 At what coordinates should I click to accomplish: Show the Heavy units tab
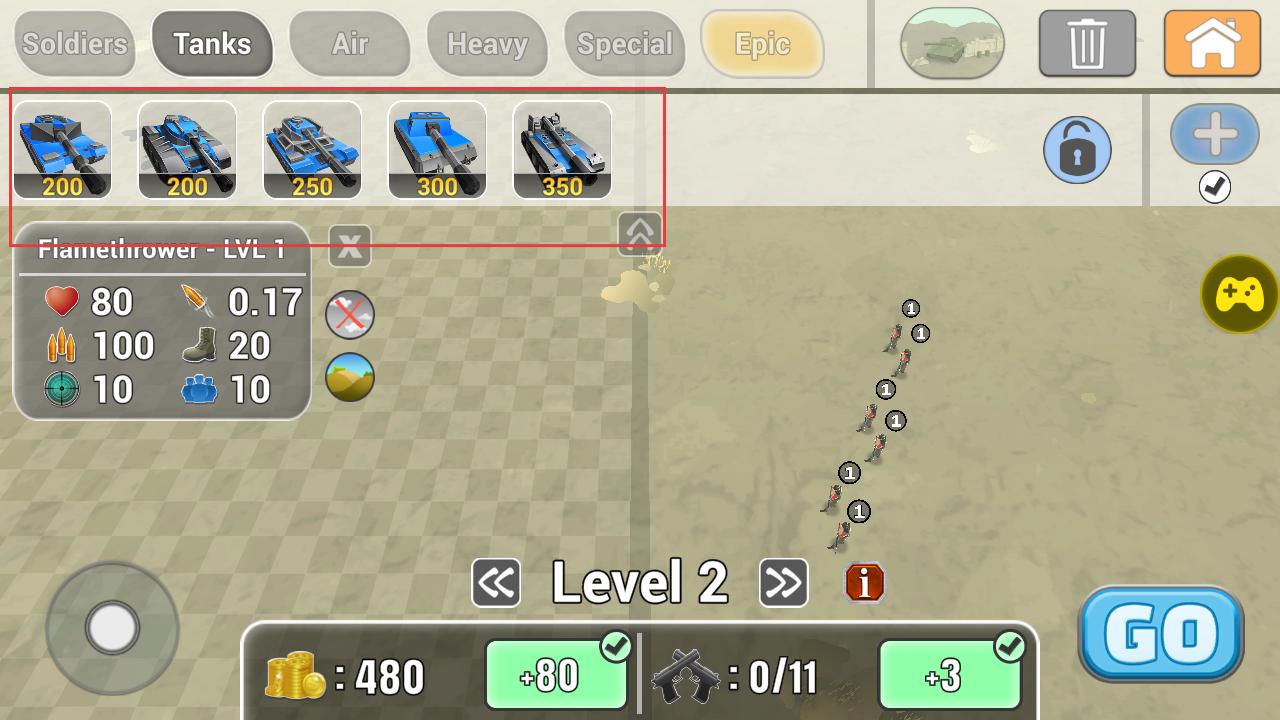coord(487,44)
